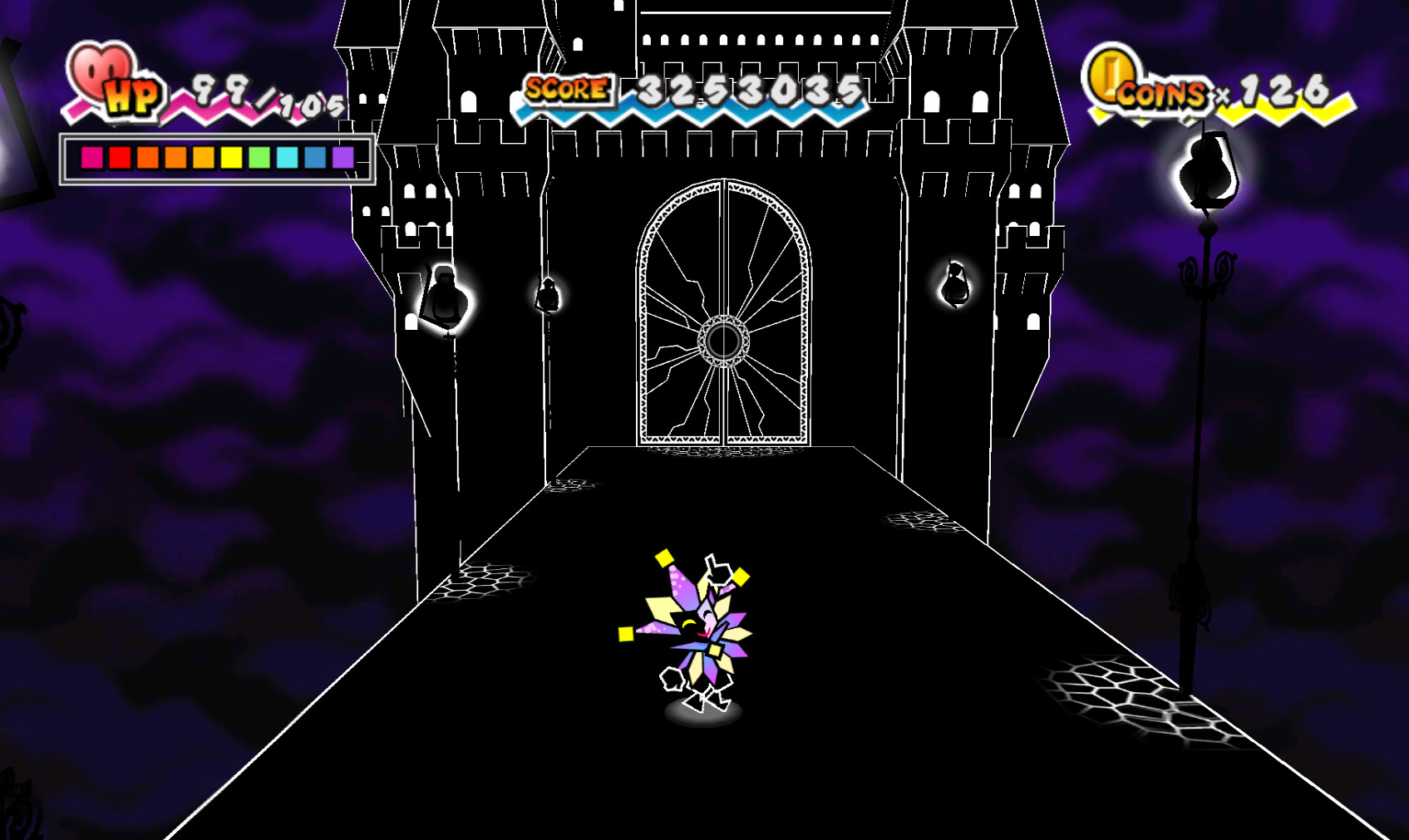
Task: Expand the HP gauge bar frame
Action: tap(214, 158)
